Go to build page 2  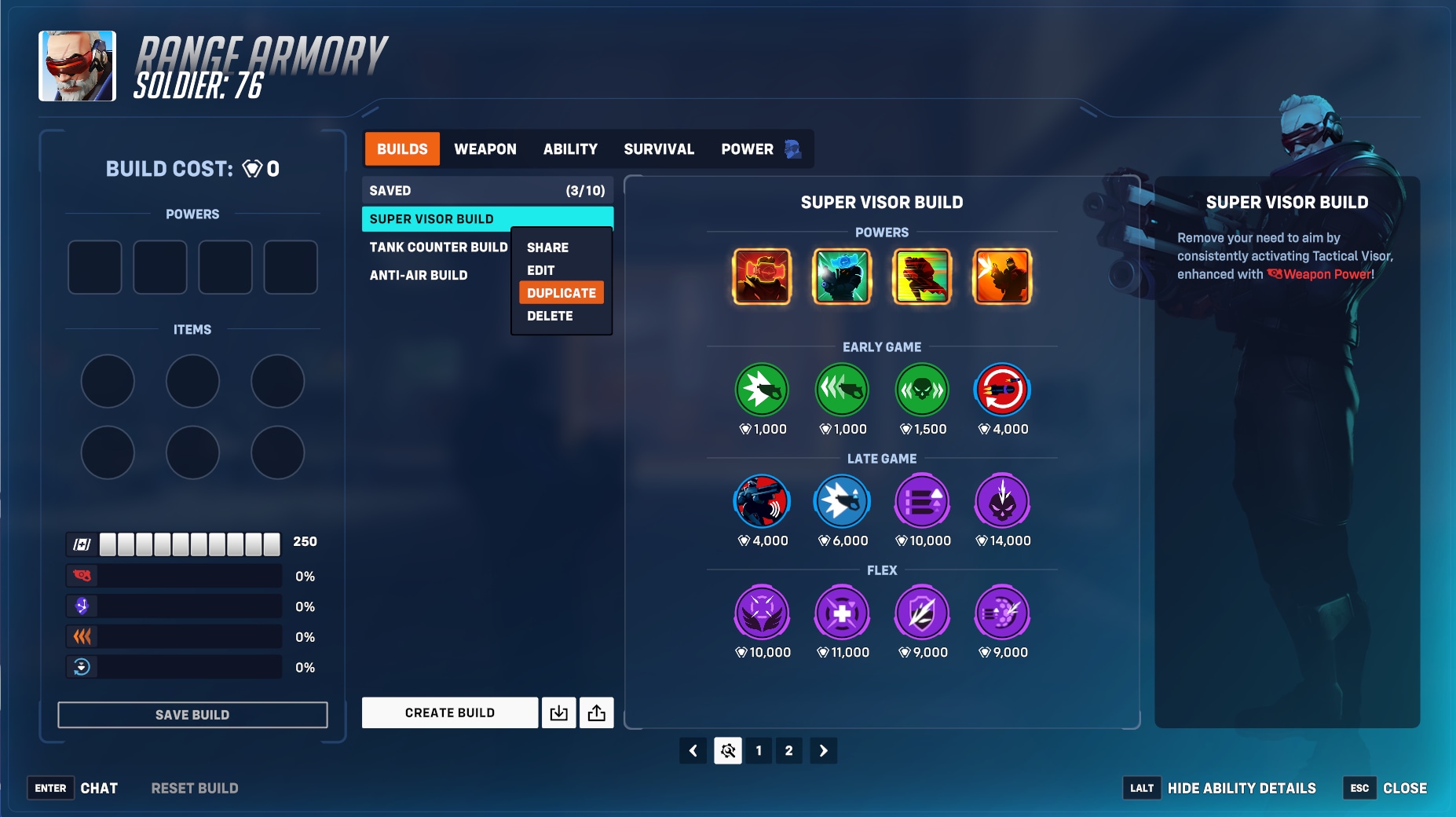788,751
